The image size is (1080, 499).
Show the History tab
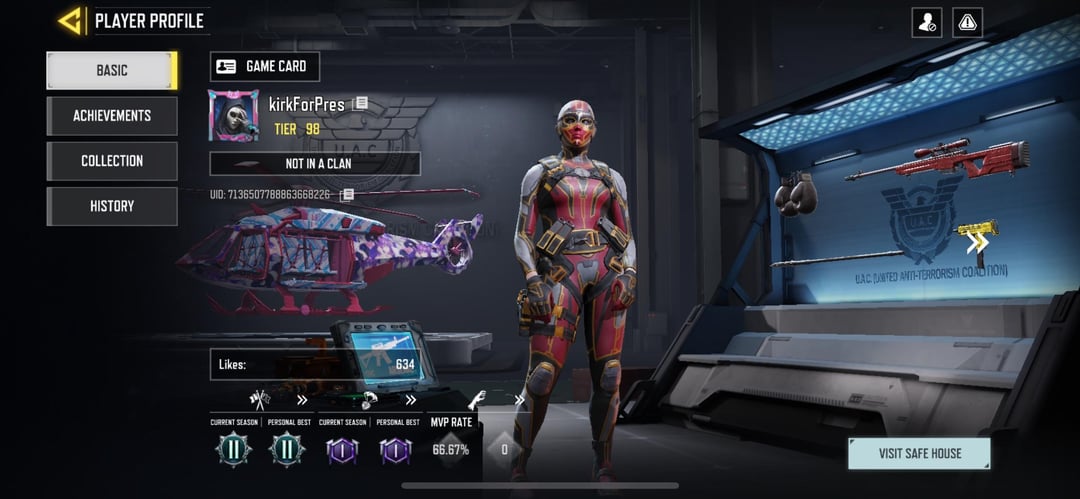point(112,206)
